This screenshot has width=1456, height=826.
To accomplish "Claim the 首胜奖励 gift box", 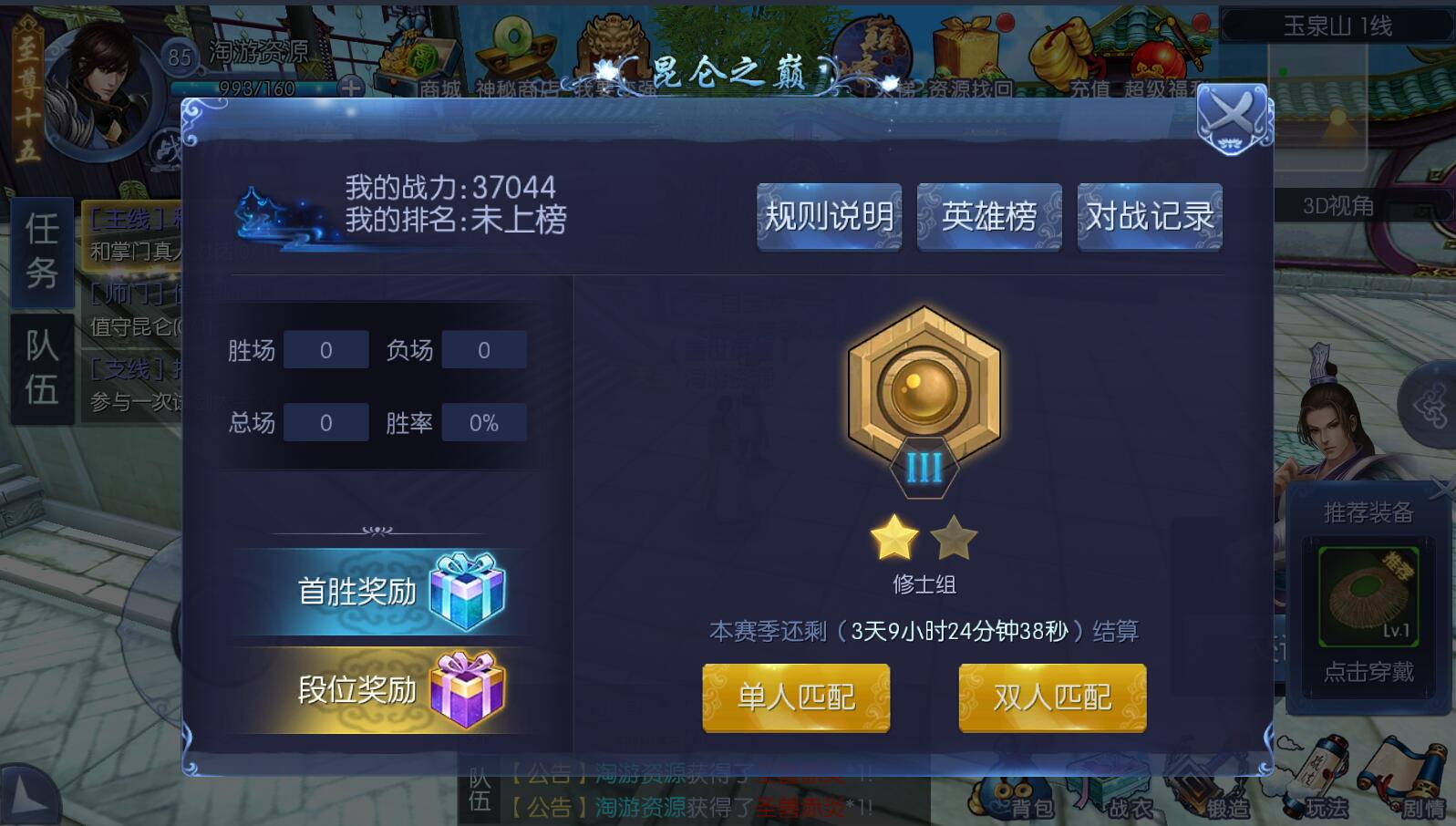I will click(465, 591).
